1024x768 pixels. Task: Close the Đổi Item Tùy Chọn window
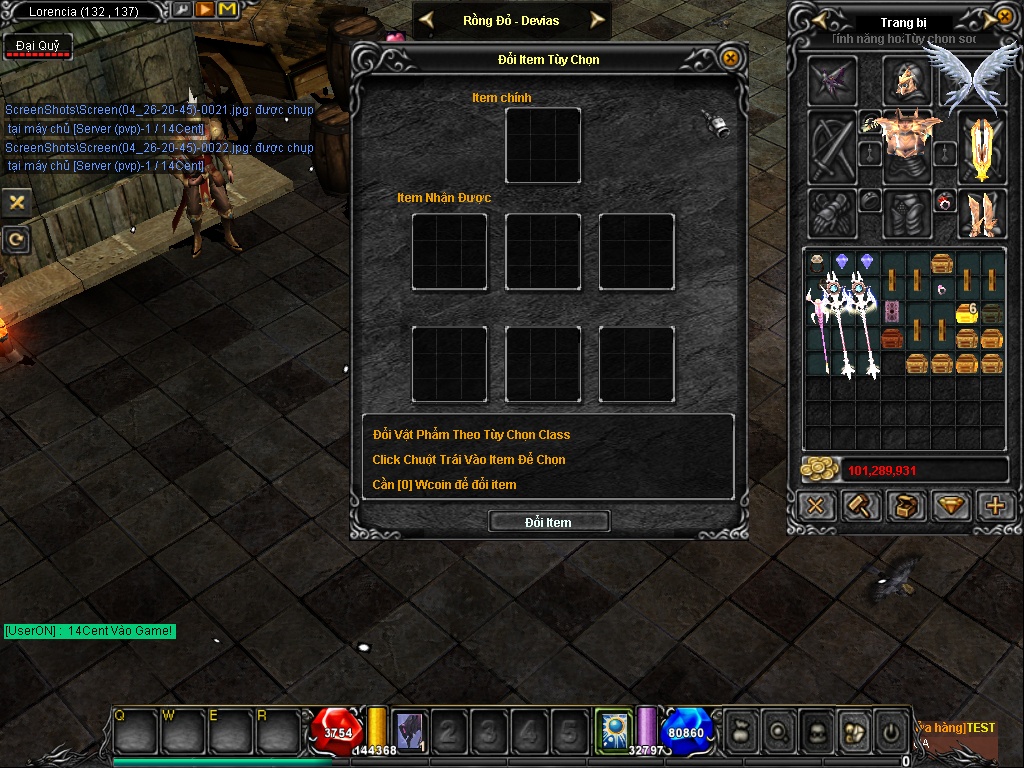(x=731, y=59)
